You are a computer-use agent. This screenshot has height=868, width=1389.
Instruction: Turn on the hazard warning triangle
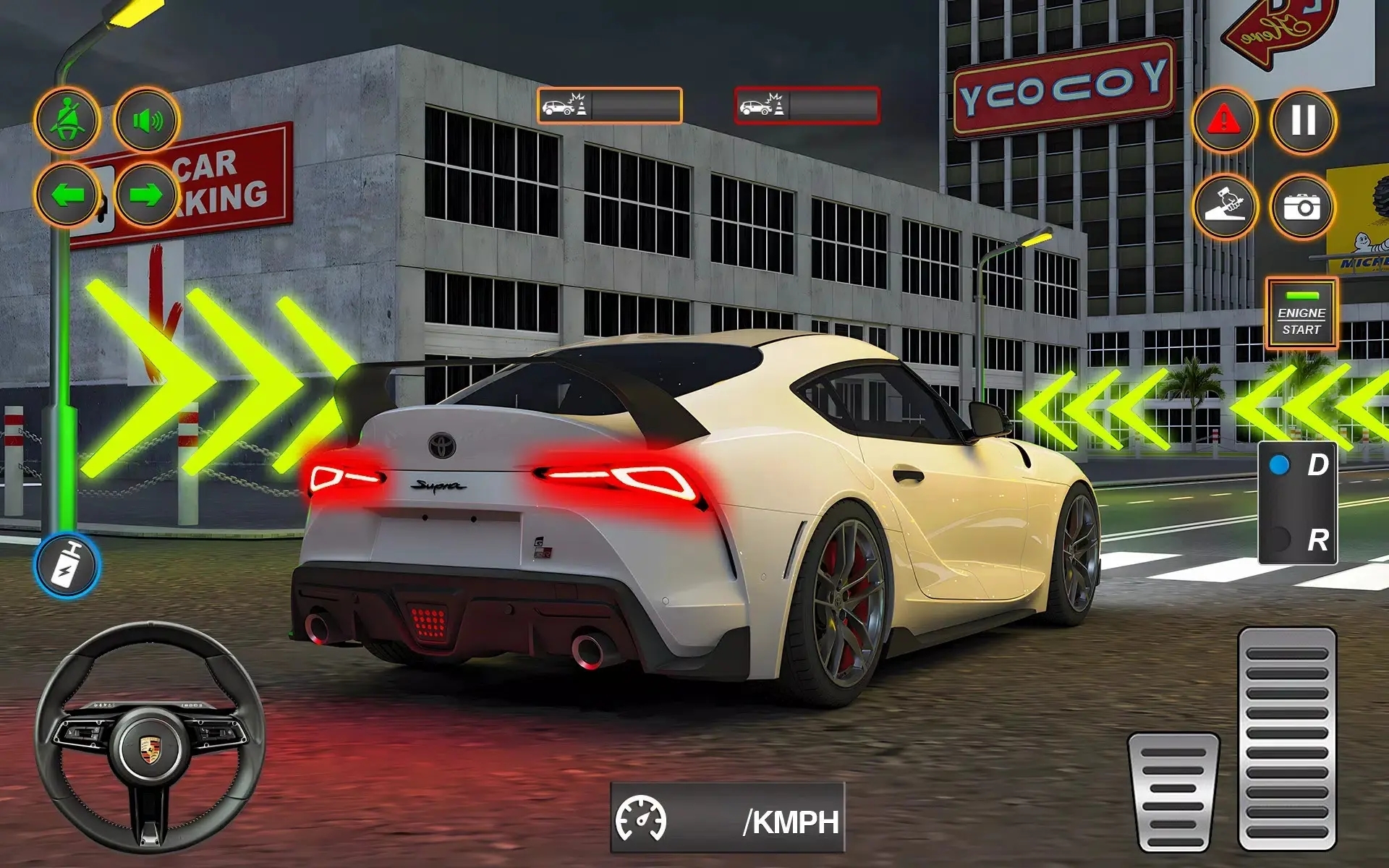pos(1224,120)
